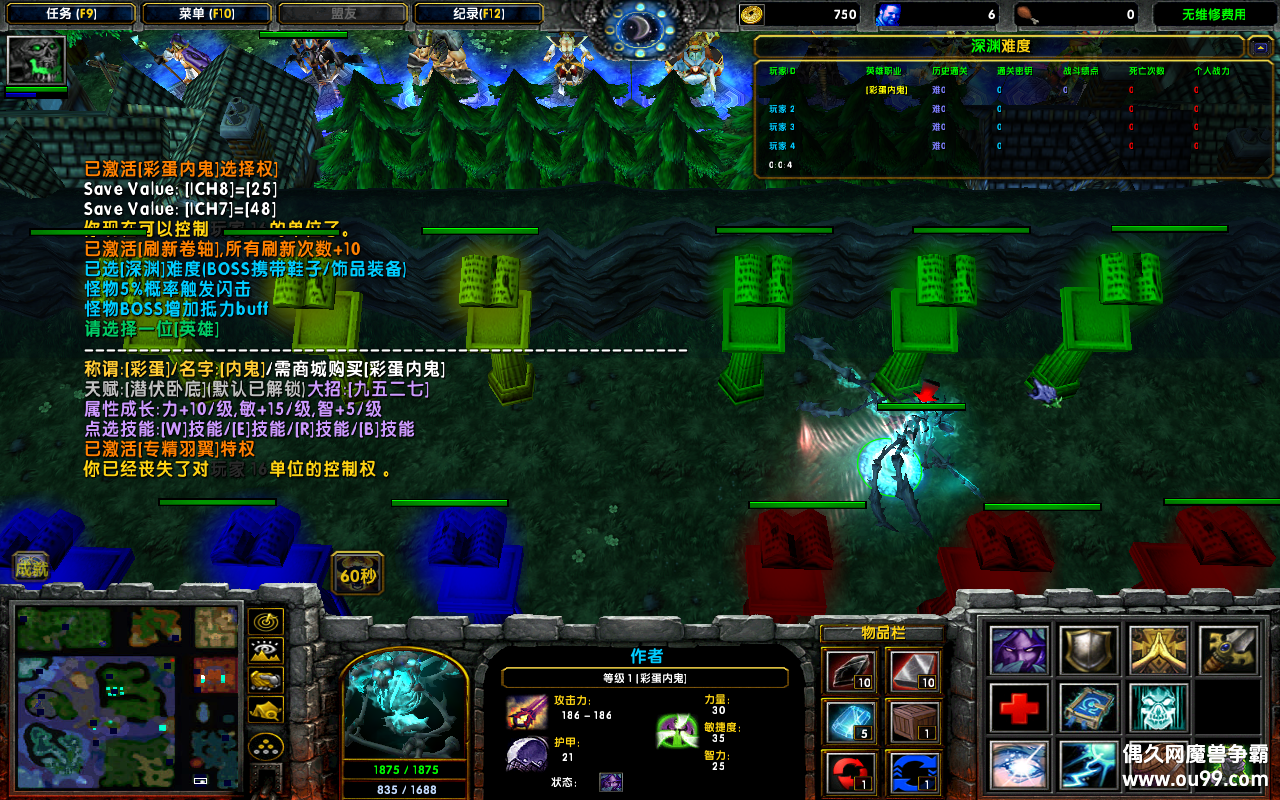Activate the purple hooded face ability
This screenshot has width=1280, height=800.
pyautogui.click(x=1019, y=650)
